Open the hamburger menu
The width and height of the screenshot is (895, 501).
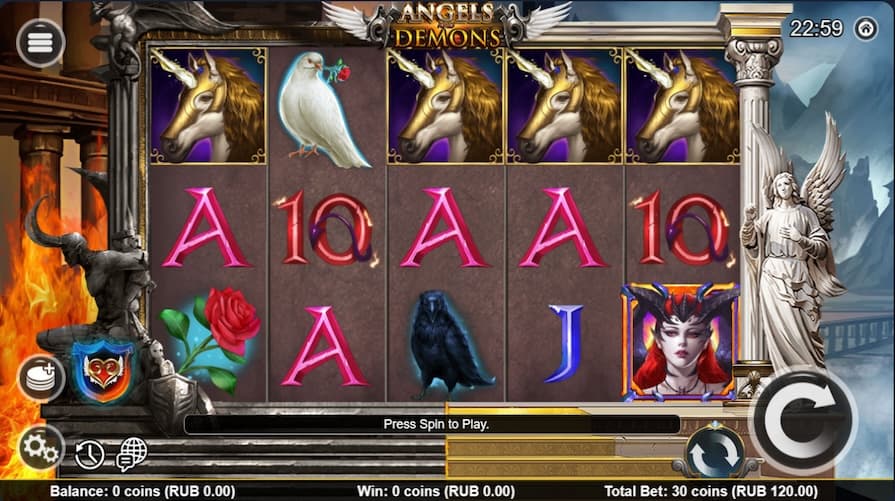pyautogui.click(x=41, y=43)
